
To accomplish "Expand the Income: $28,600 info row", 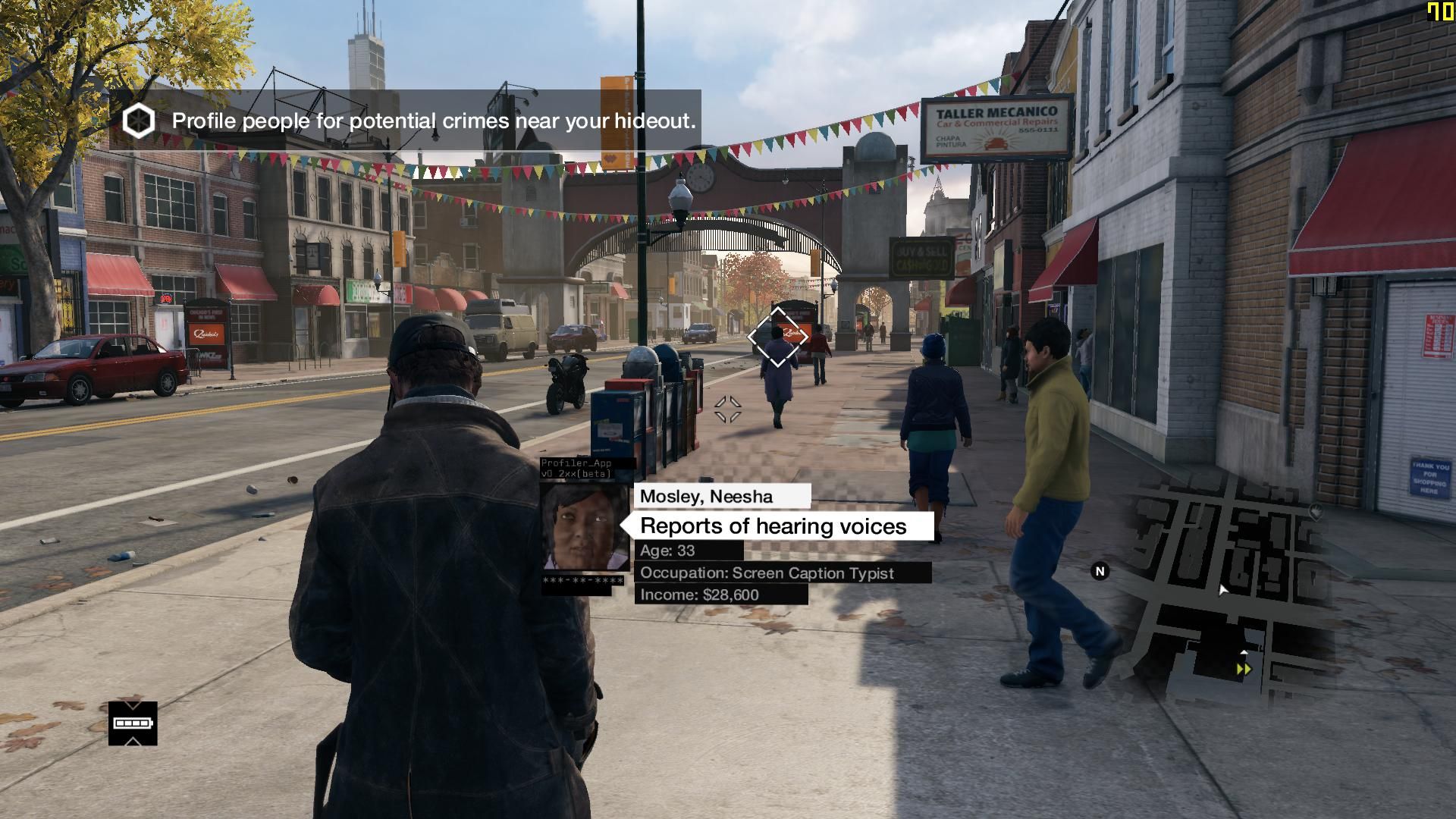I will point(698,595).
